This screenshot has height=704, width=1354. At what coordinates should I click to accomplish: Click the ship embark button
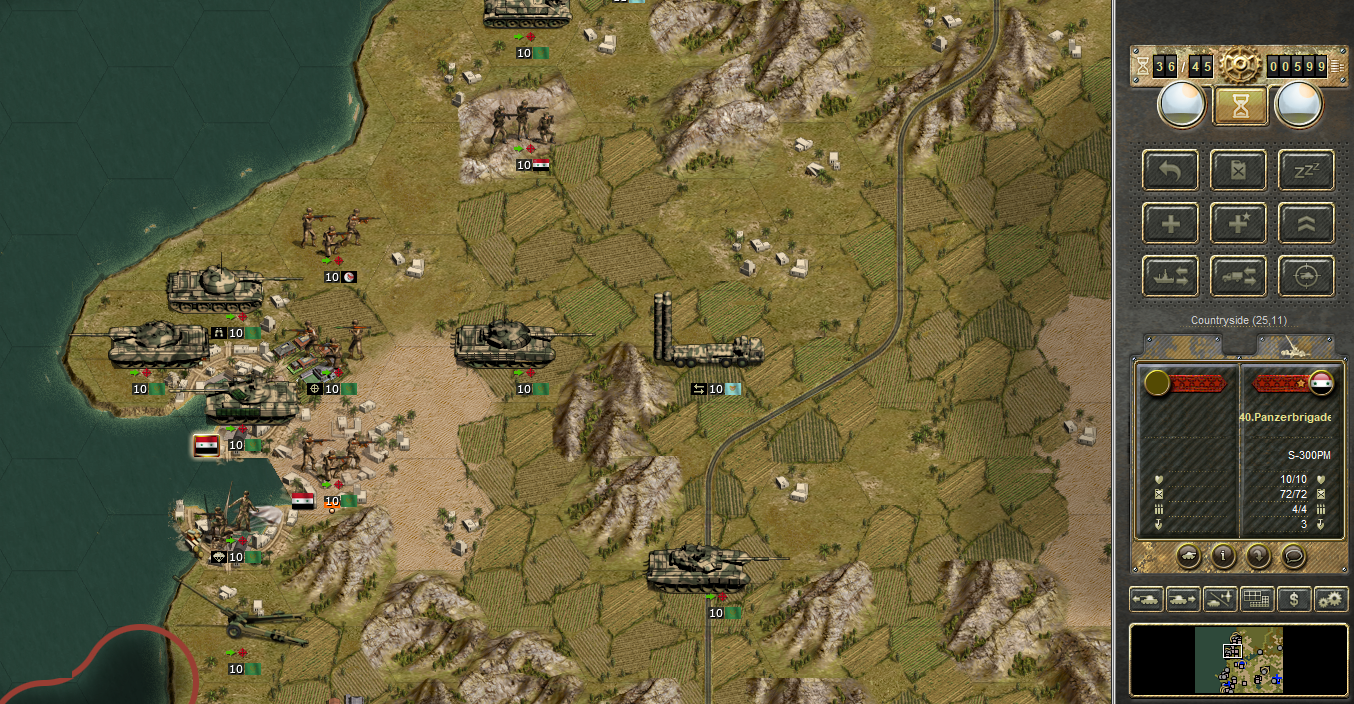pyautogui.click(x=1170, y=276)
